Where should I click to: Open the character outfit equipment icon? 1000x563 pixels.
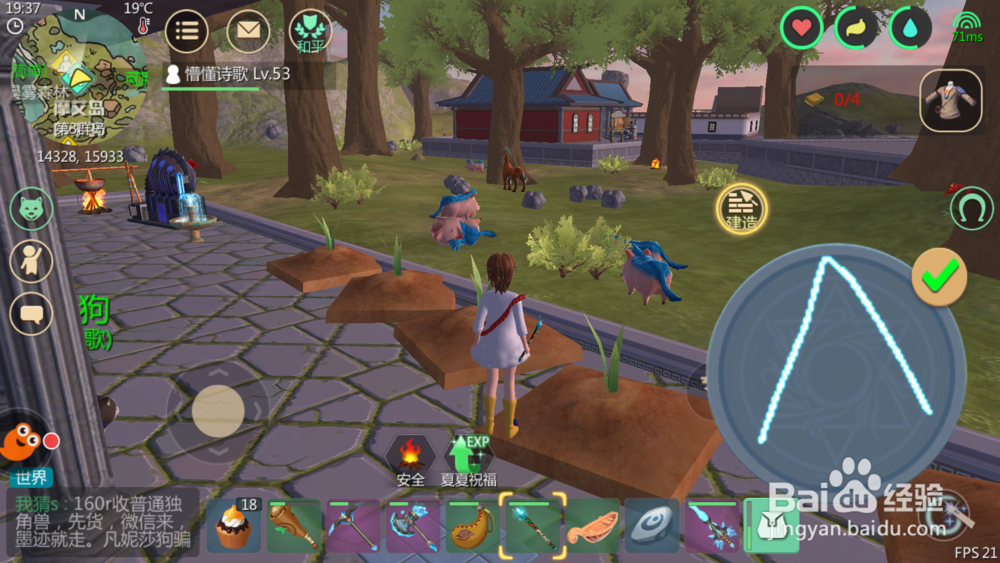[x=949, y=100]
